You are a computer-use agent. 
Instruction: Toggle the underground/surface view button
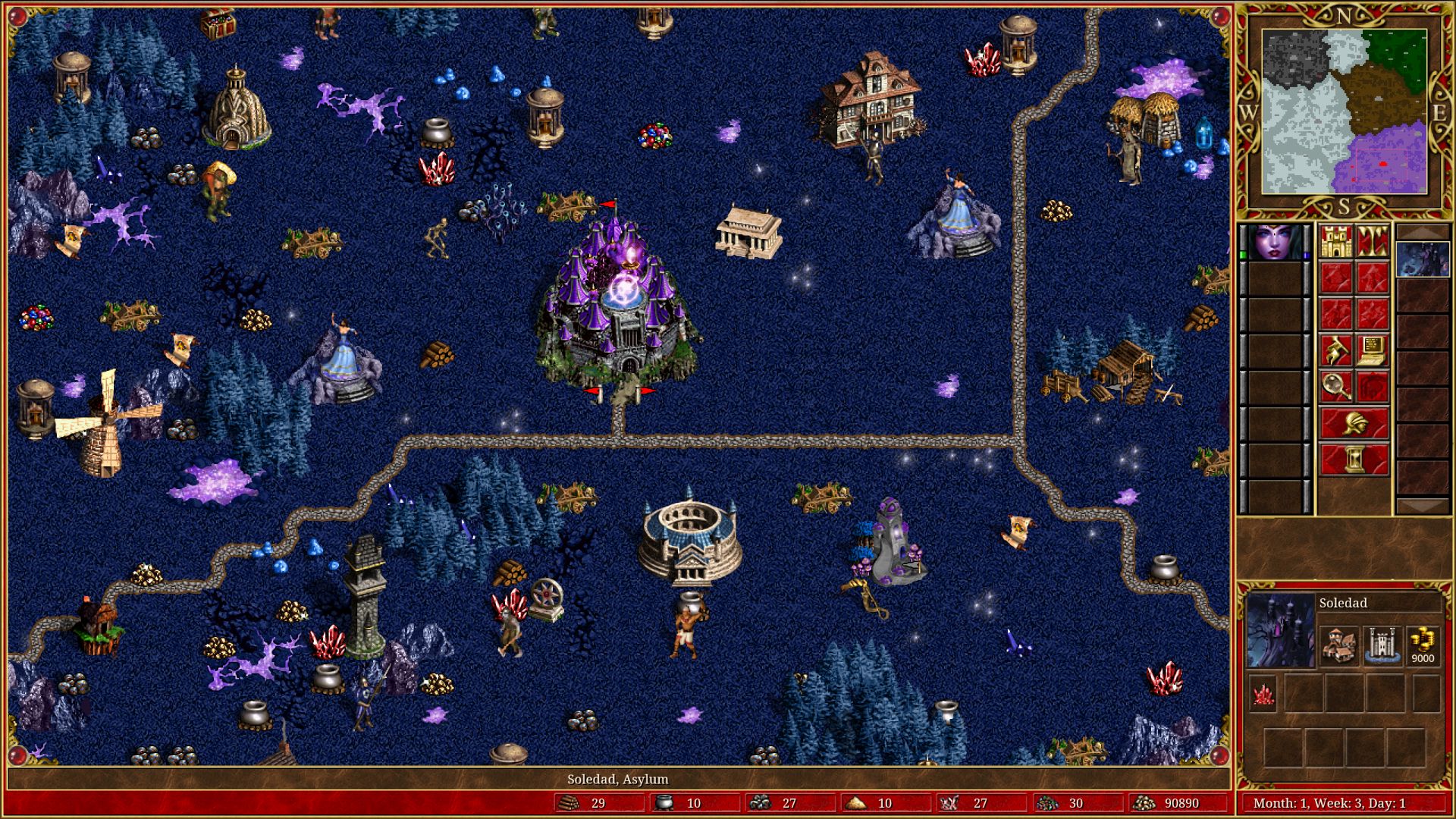click(x=1373, y=241)
